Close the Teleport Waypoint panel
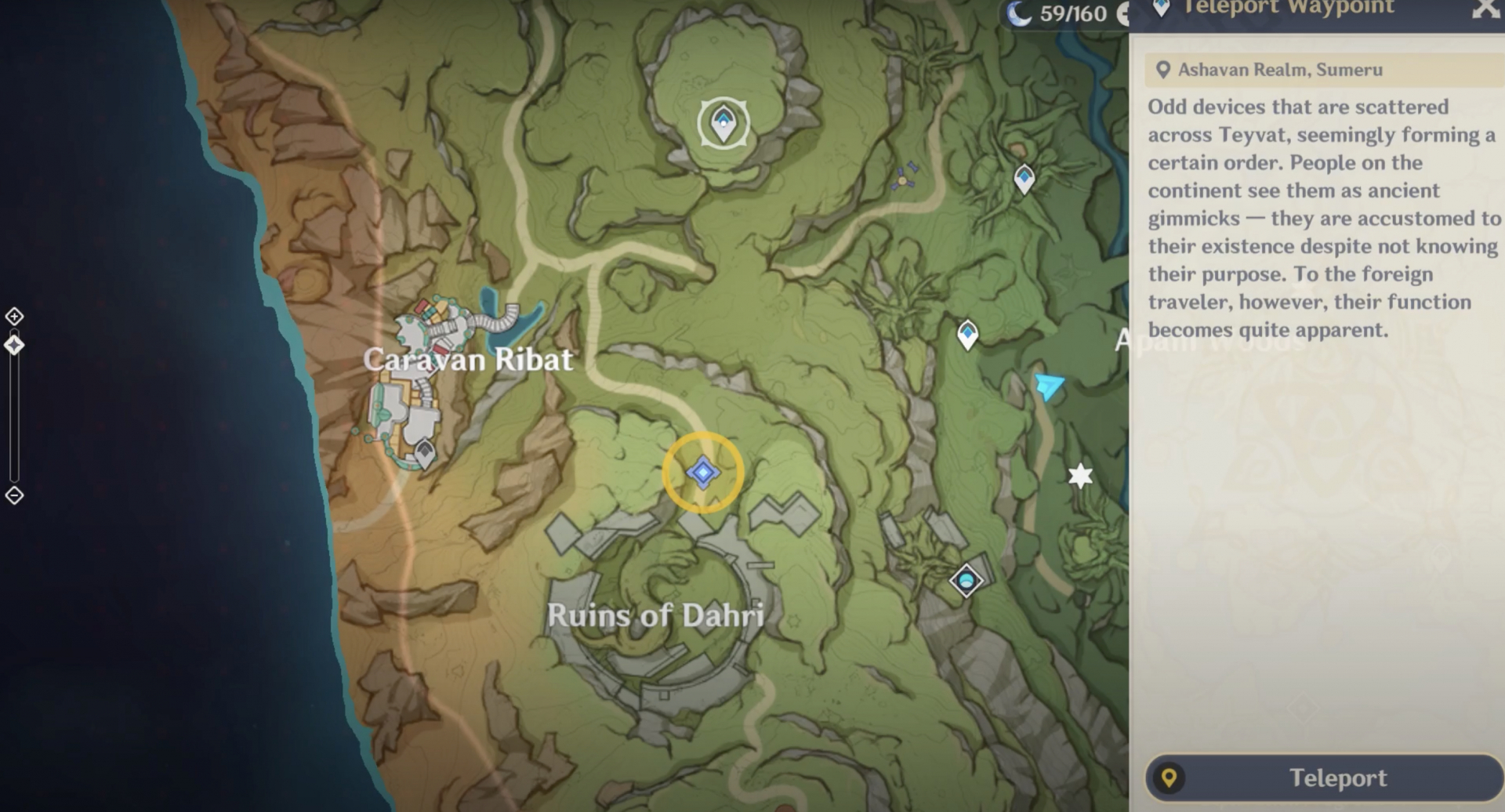1505x812 pixels. pos(1485,9)
